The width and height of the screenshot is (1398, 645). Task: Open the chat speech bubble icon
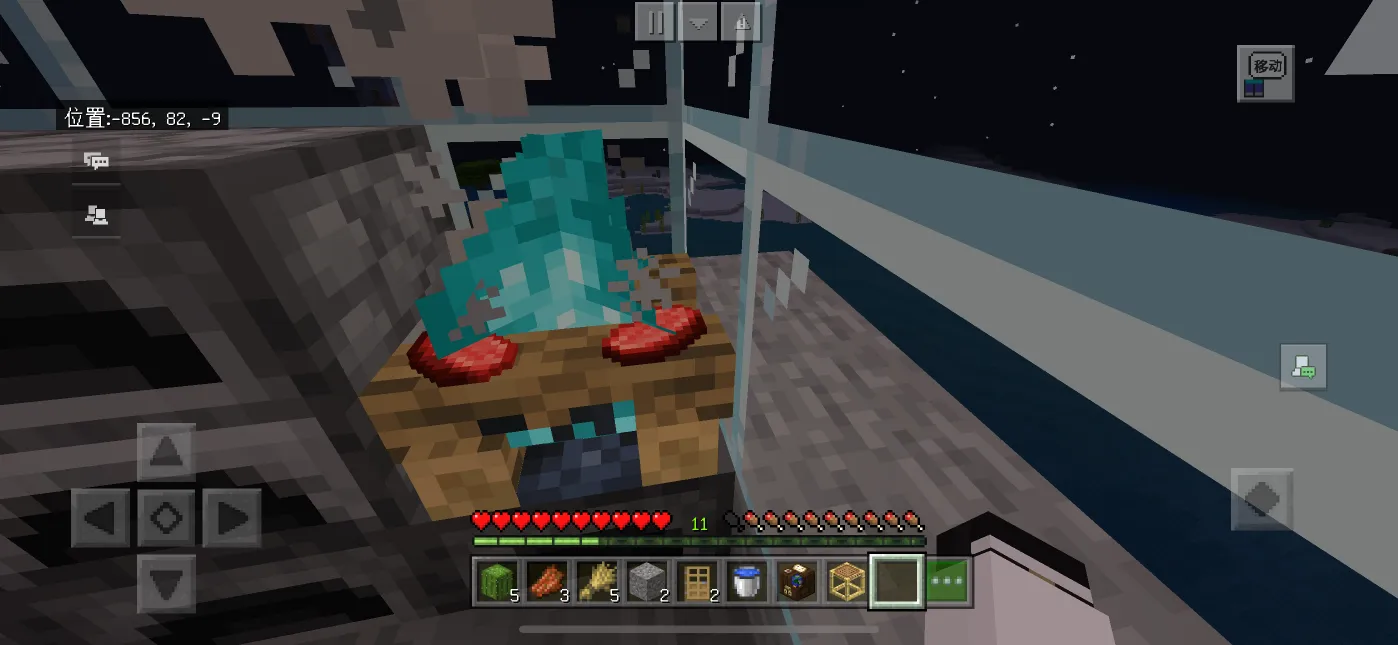tap(96, 161)
